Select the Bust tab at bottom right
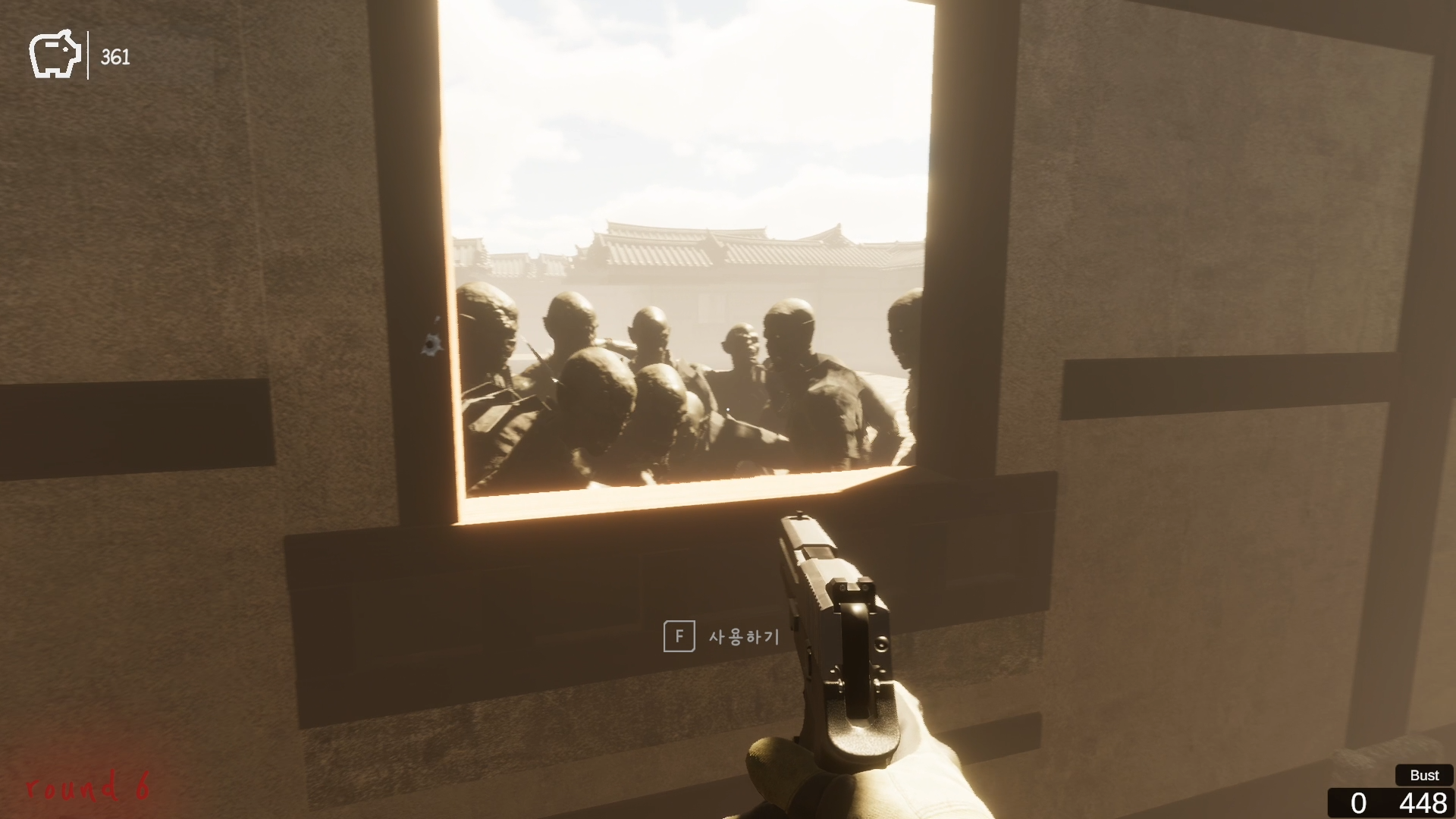1456x819 pixels. [1423, 775]
